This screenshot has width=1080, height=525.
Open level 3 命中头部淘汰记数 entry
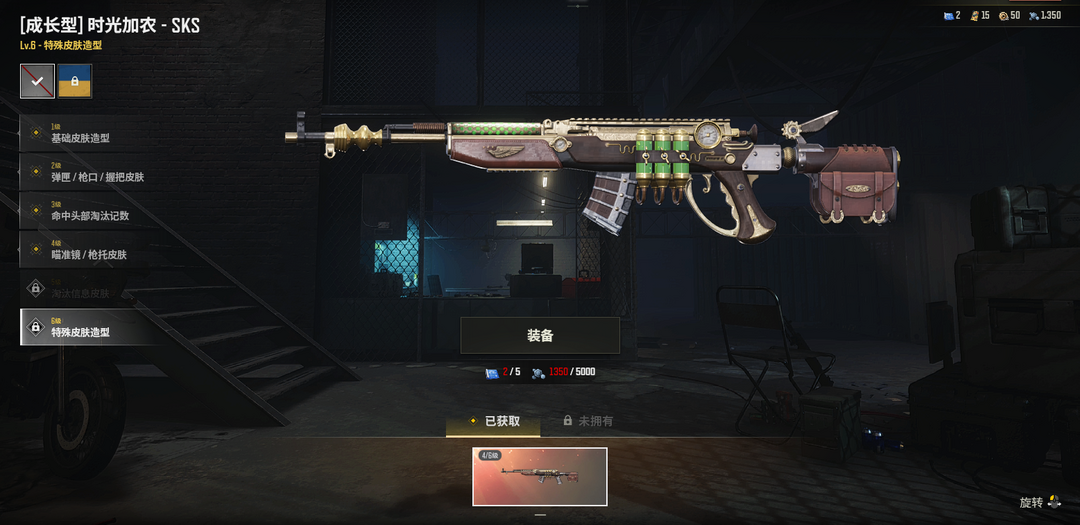coord(90,211)
